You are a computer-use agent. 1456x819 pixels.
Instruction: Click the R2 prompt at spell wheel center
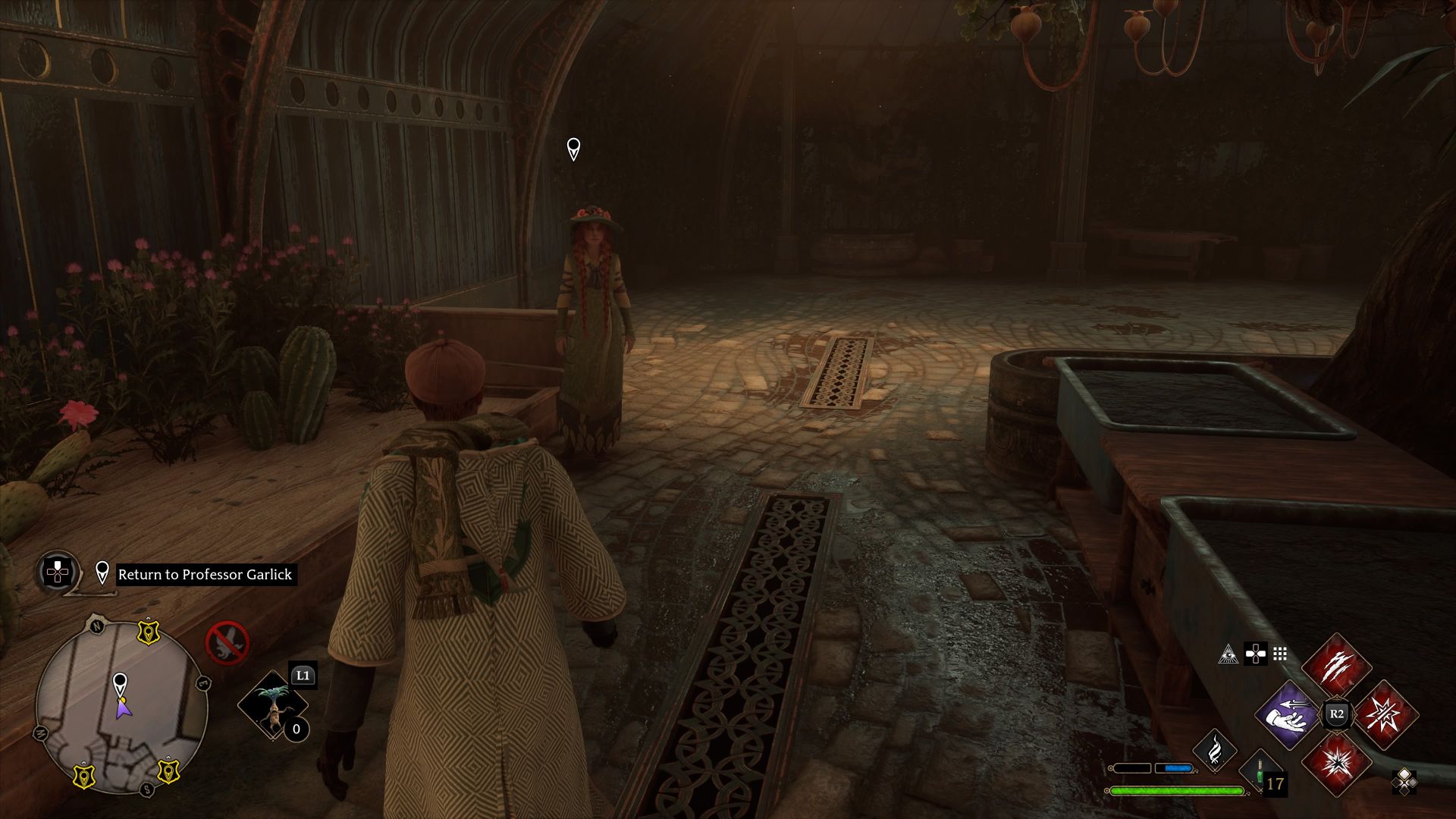pos(1337,714)
